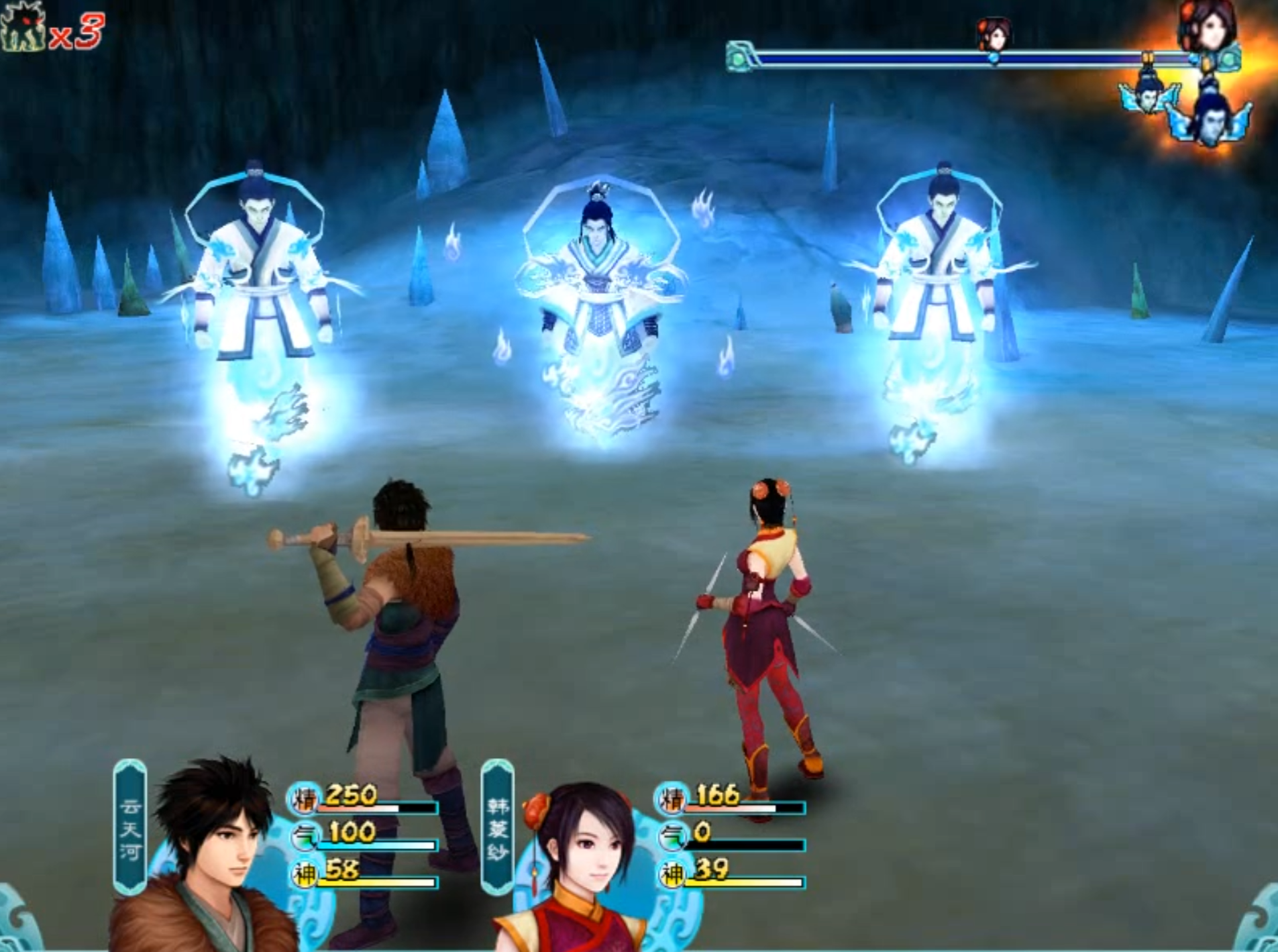The width and height of the screenshot is (1278, 952).
Task: Click the 云天河 name plate
Action: [x=130, y=828]
